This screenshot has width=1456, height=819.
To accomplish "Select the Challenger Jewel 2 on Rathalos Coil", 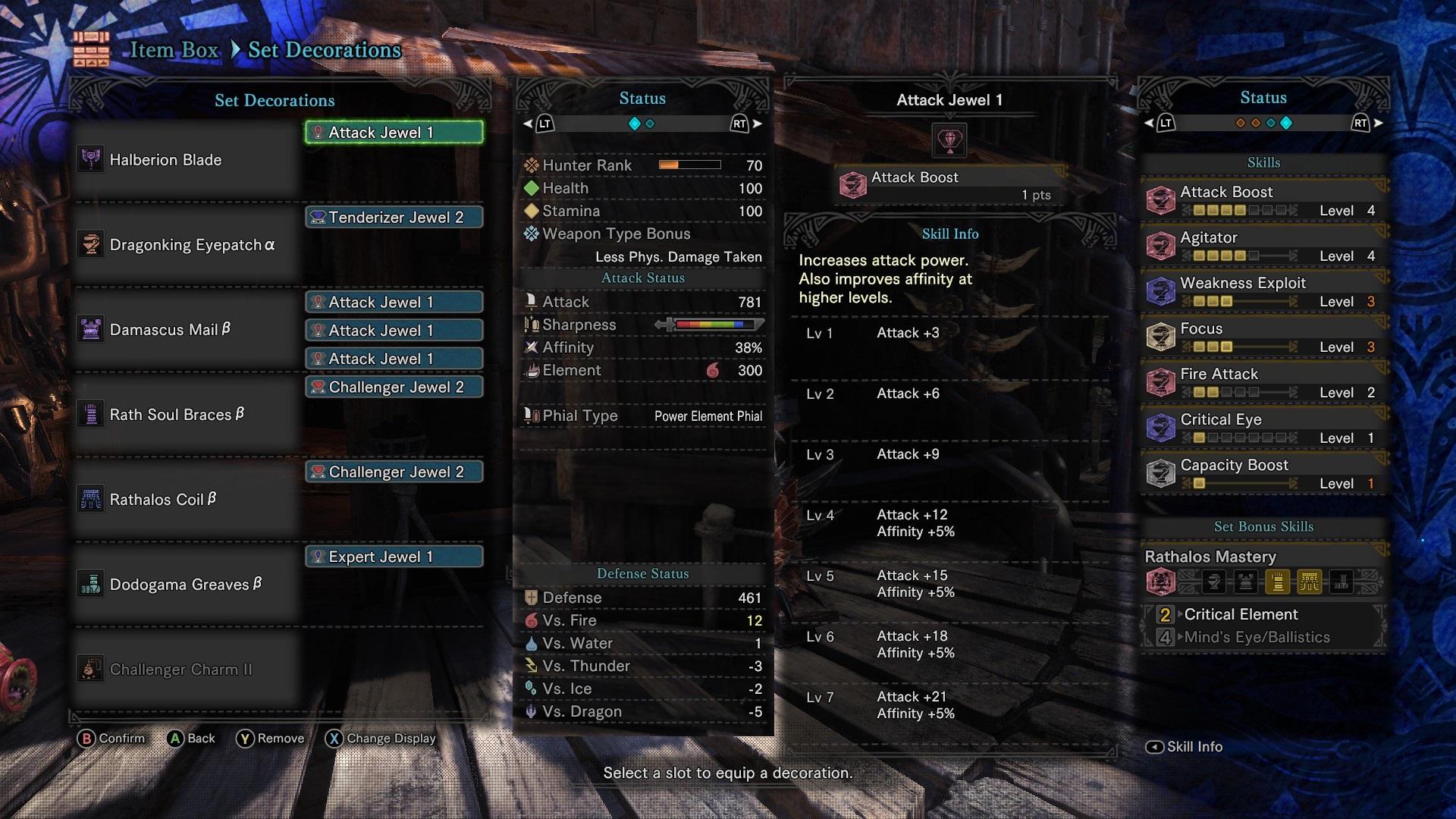I will coord(394,471).
